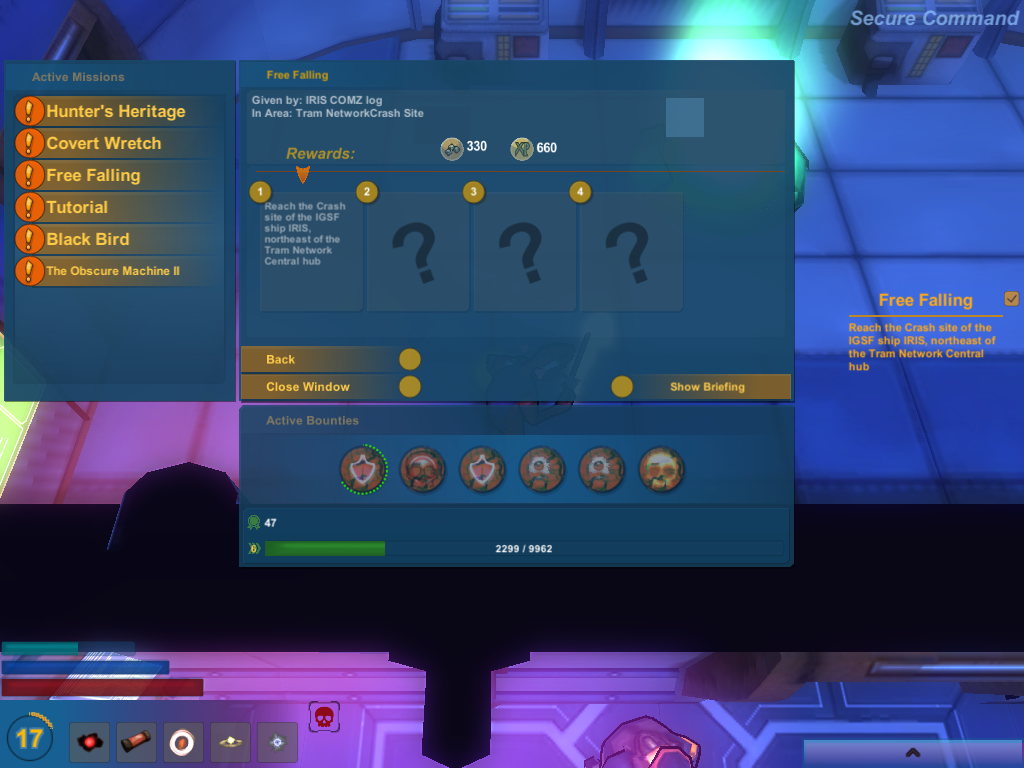Choose the Free Falling mission entry
The width and height of the screenshot is (1024, 768).
pos(93,175)
